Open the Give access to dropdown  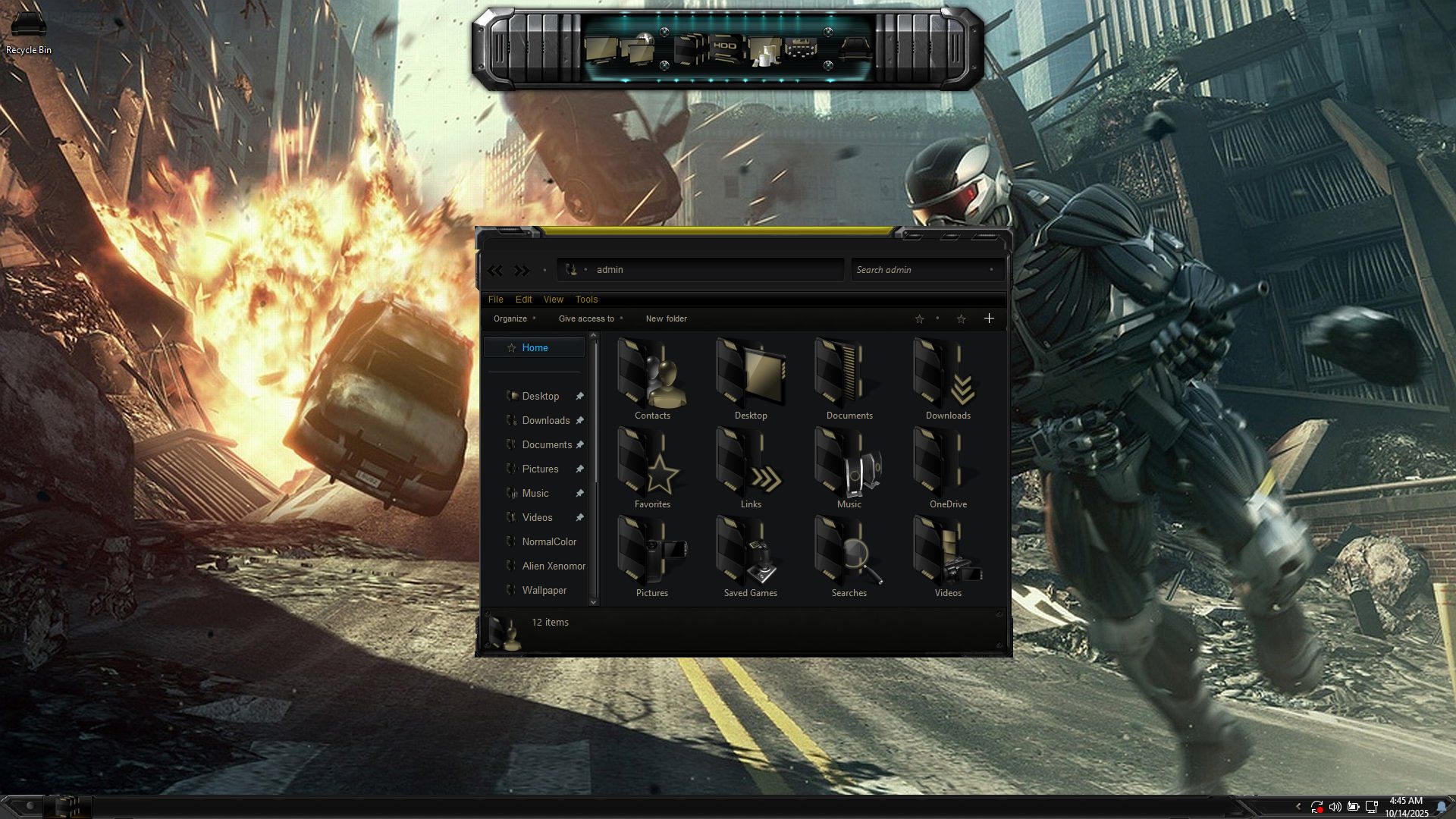[586, 318]
